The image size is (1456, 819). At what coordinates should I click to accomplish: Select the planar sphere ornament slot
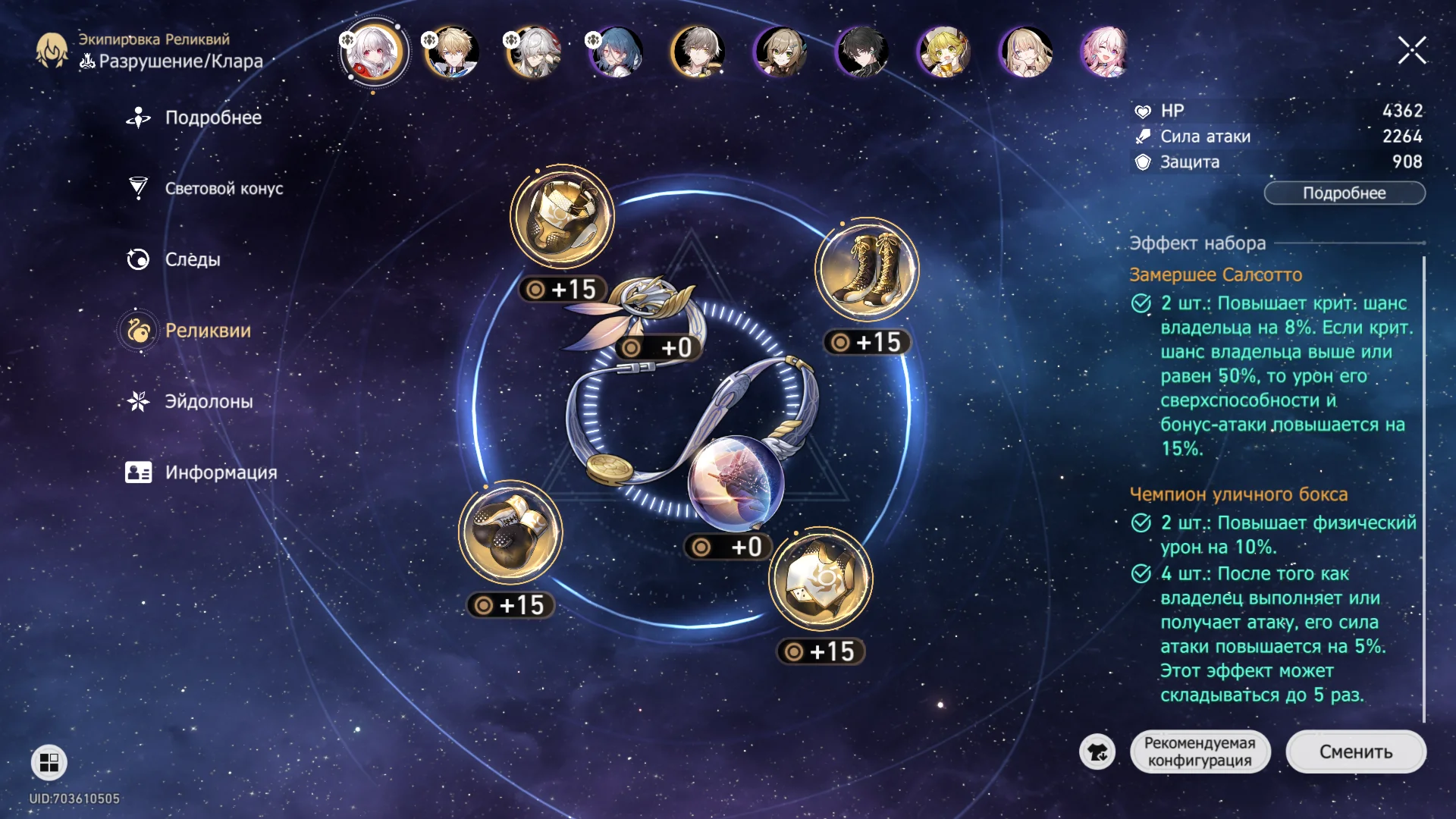(x=736, y=484)
